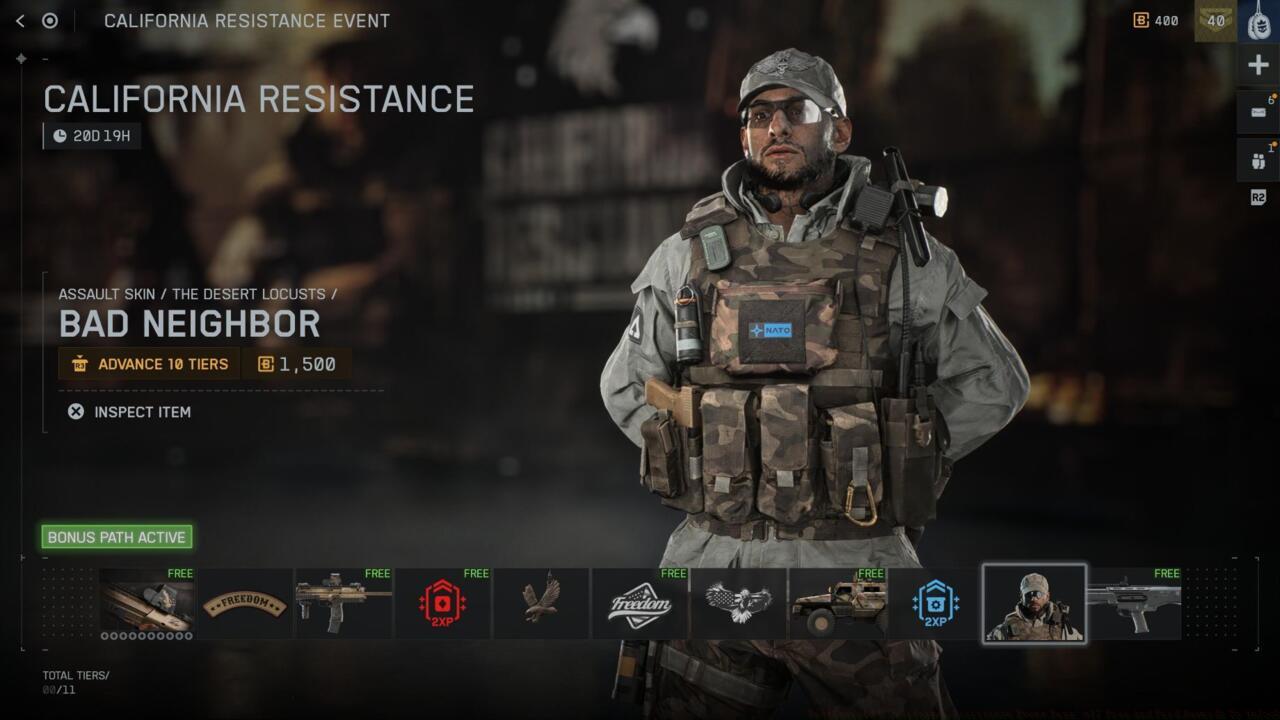This screenshot has width=1280, height=720.
Task: Open the plus icon menu
Action: click(x=1258, y=66)
